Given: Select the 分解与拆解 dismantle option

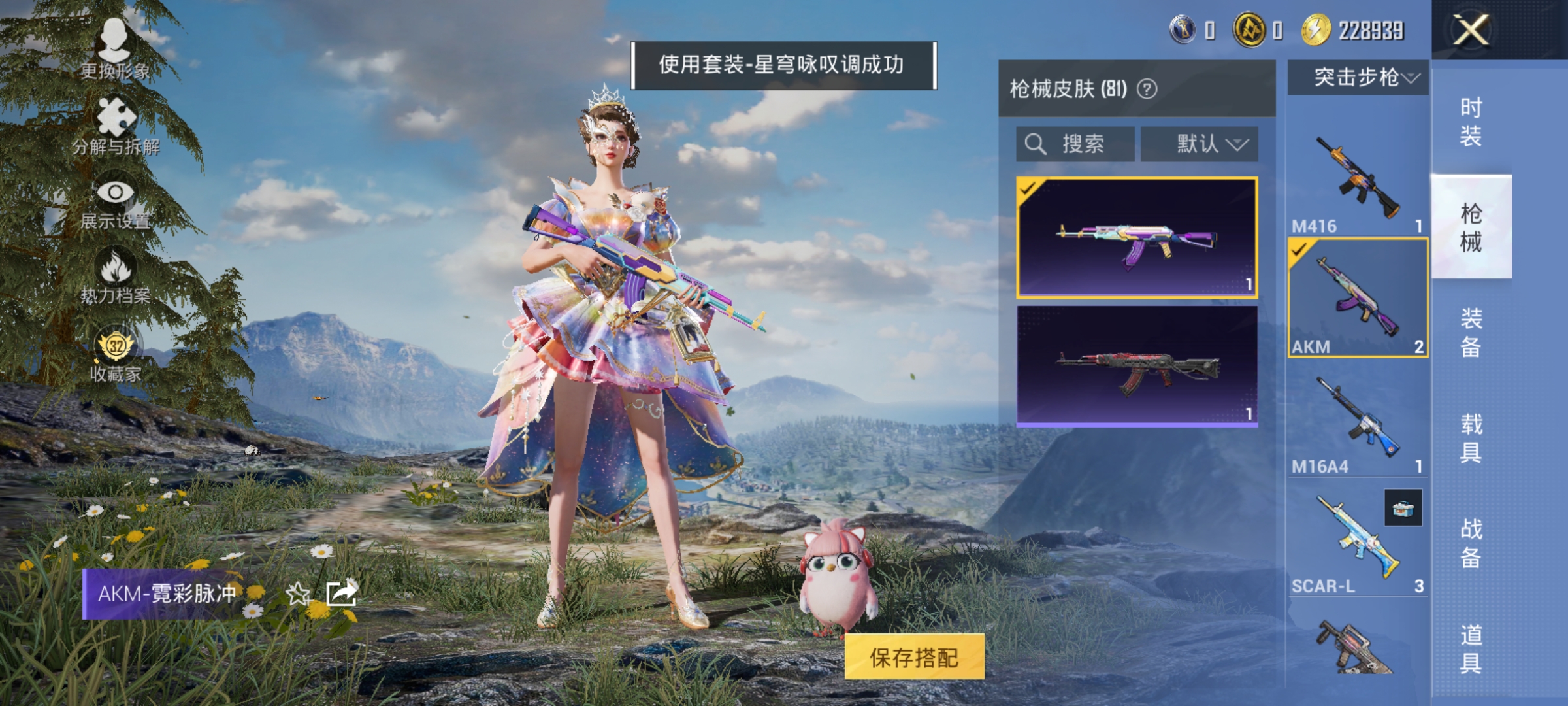Looking at the screenshot, I should pos(114,121).
